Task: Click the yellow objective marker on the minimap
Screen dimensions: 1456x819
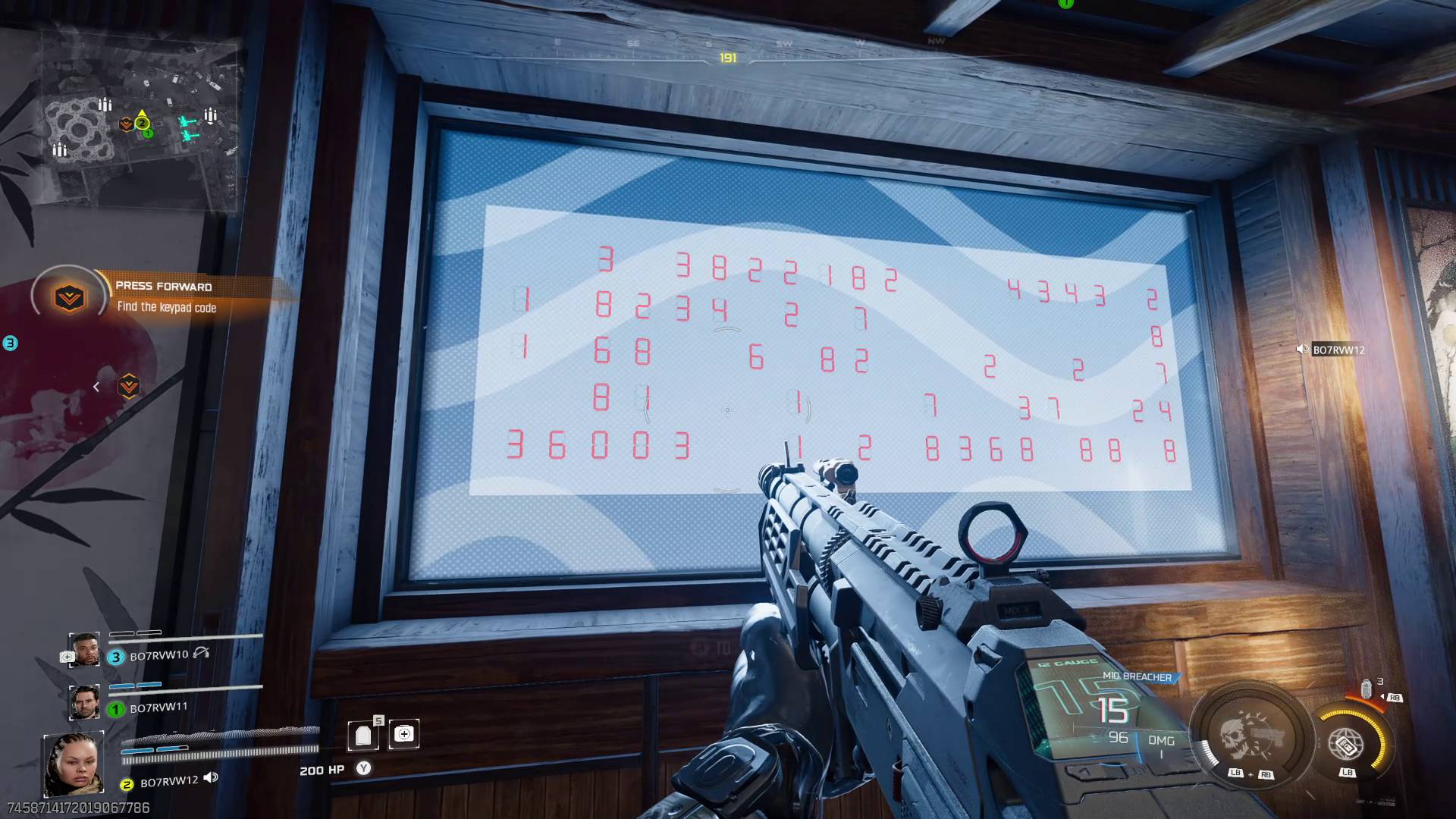Action: coord(141,121)
